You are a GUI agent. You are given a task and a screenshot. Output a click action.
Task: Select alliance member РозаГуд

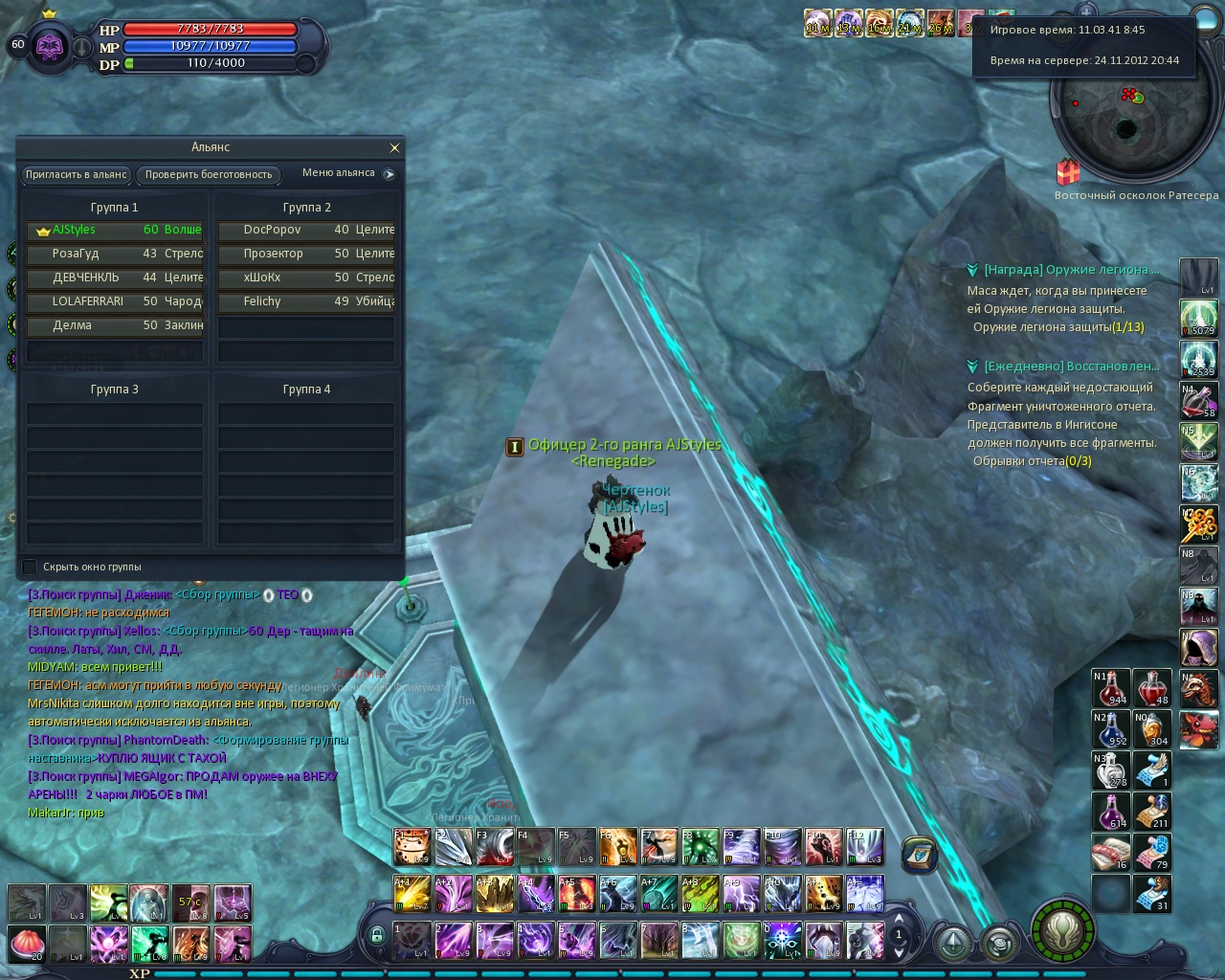click(x=115, y=255)
